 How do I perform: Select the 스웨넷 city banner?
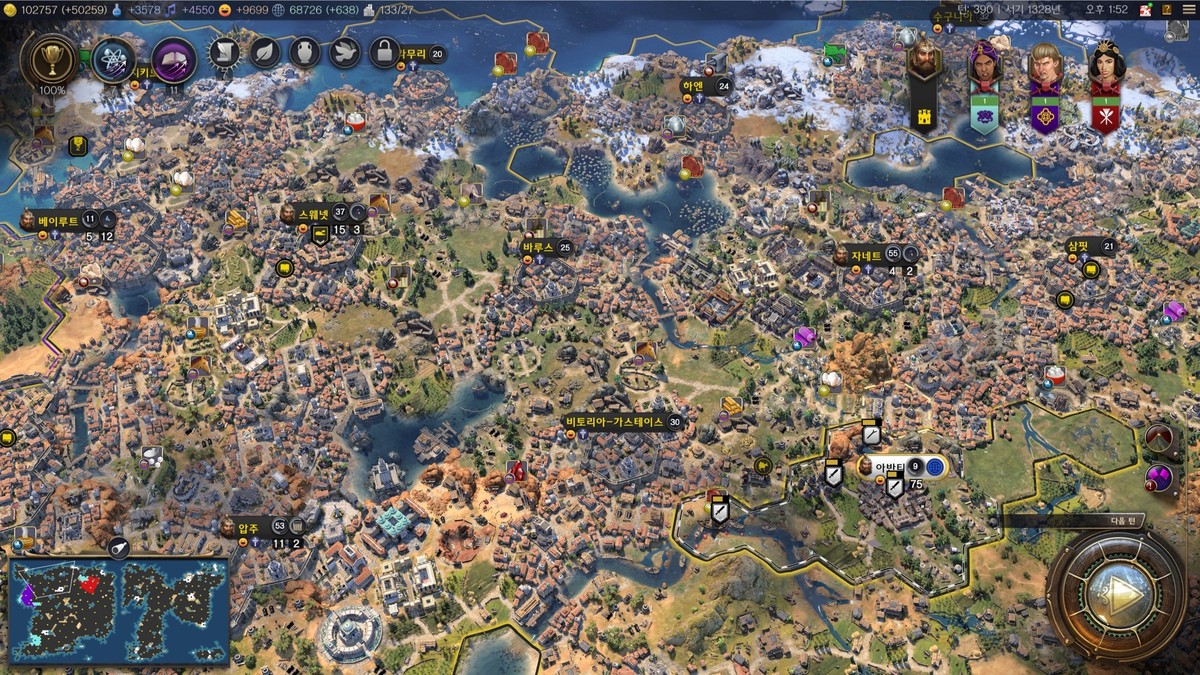tap(322, 213)
